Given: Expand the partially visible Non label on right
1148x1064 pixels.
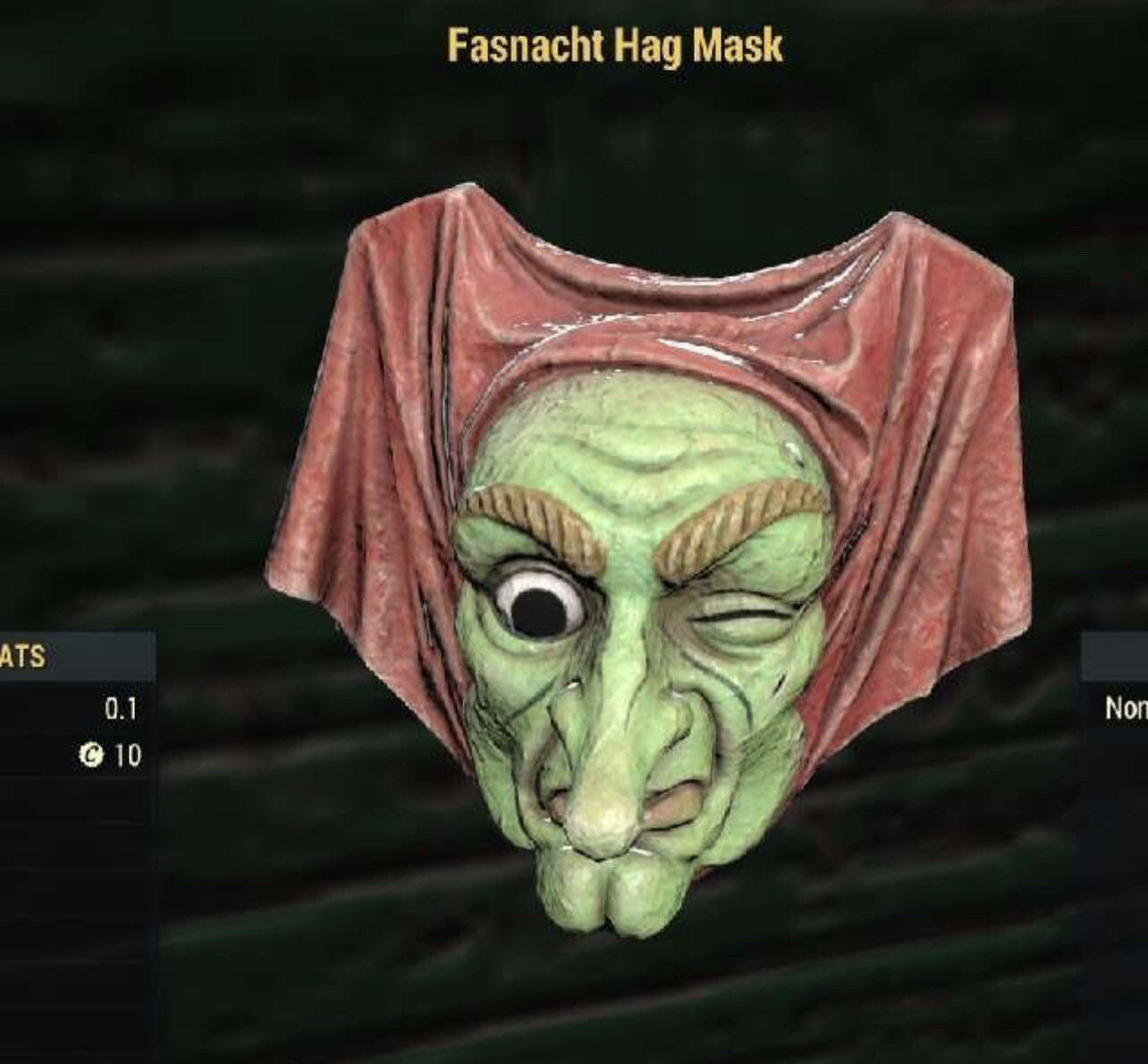Looking at the screenshot, I should 1129,707.
